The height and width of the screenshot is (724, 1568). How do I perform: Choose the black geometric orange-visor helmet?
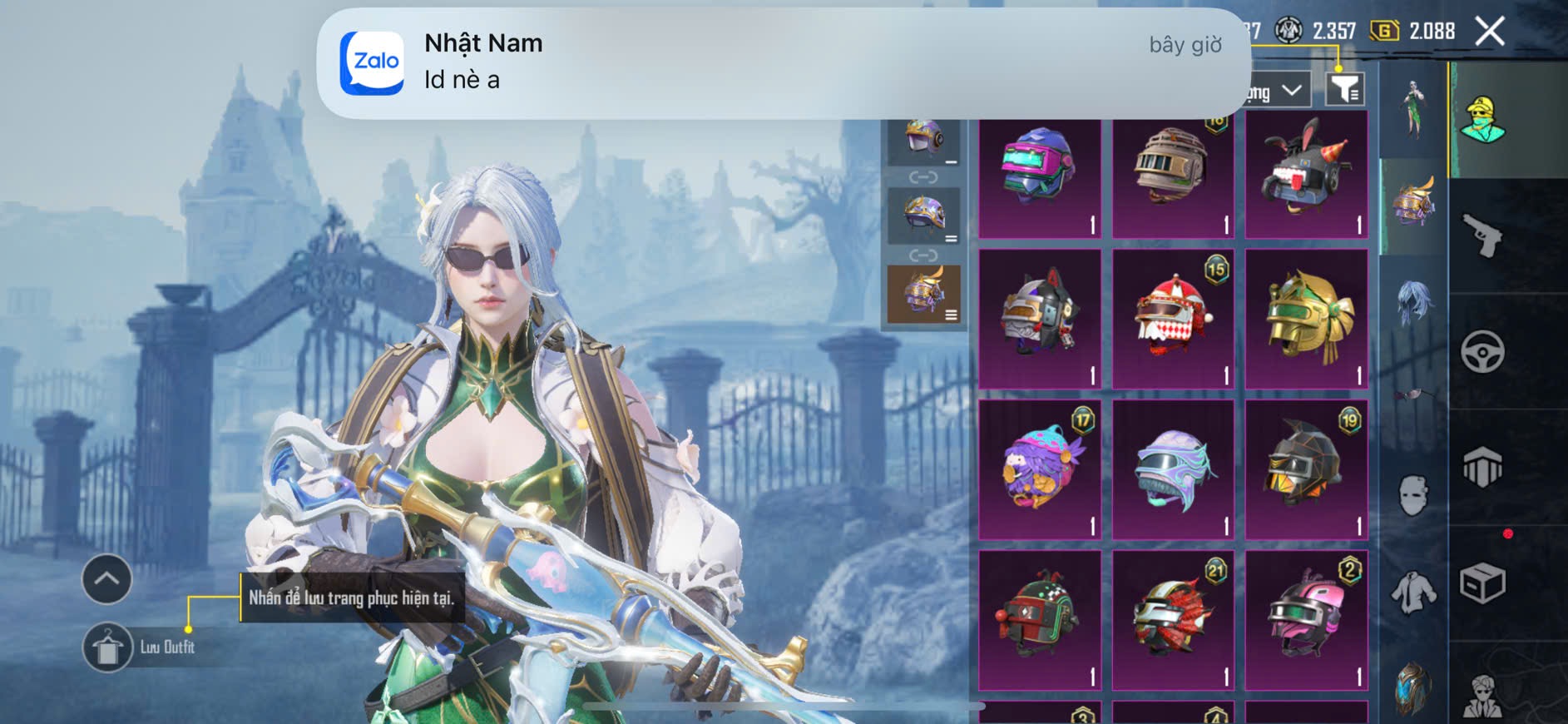(x=1306, y=469)
